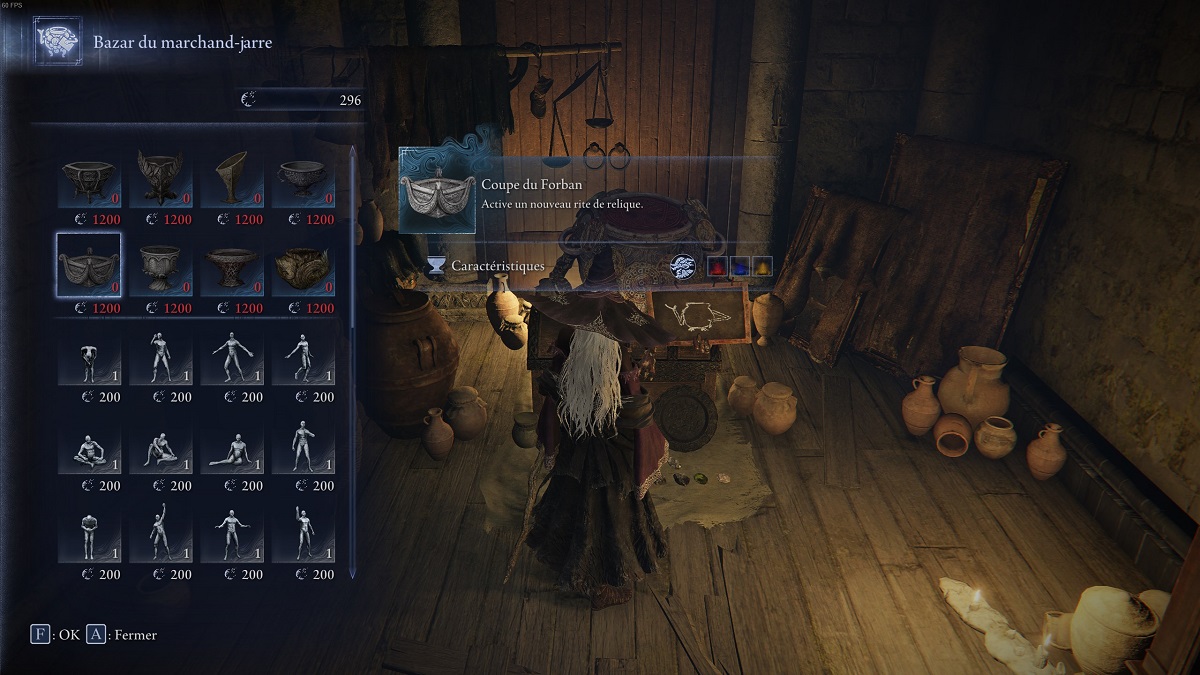Buy the deep bowing gesture

tap(89, 356)
